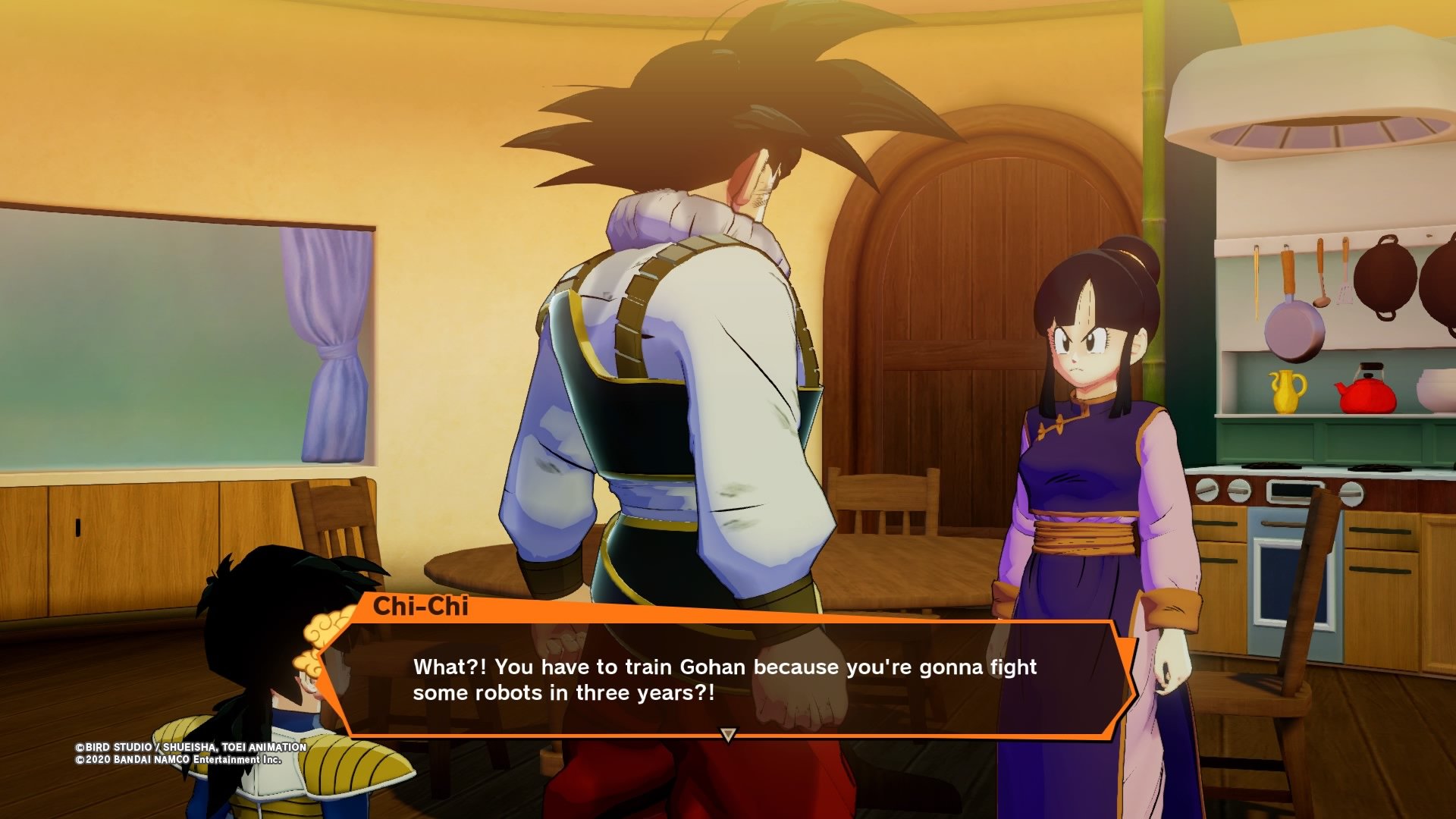
Task: Advance Chi-Chi's dialogue text box
Action: (x=724, y=679)
